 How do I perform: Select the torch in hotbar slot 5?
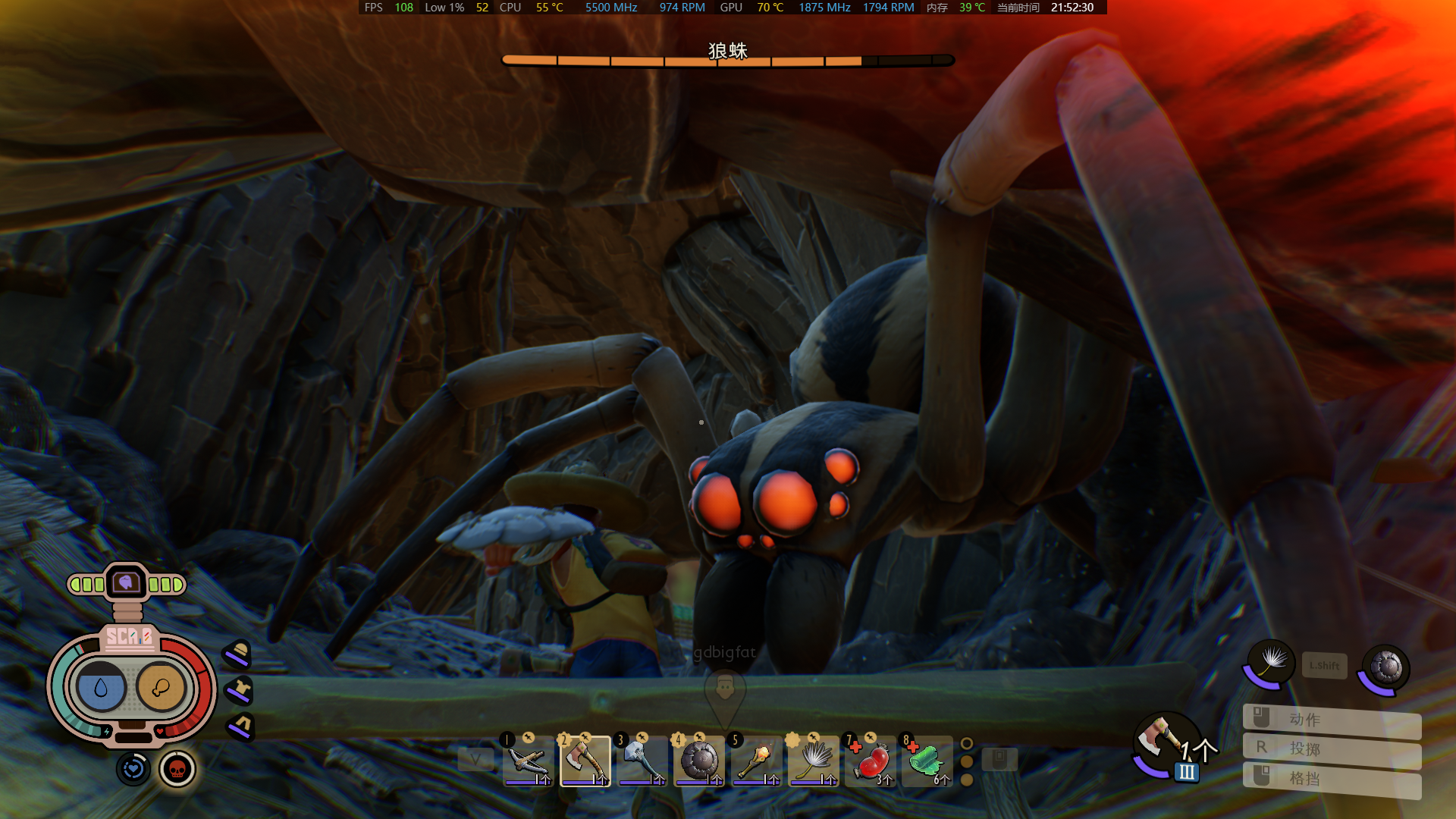(x=755, y=761)
